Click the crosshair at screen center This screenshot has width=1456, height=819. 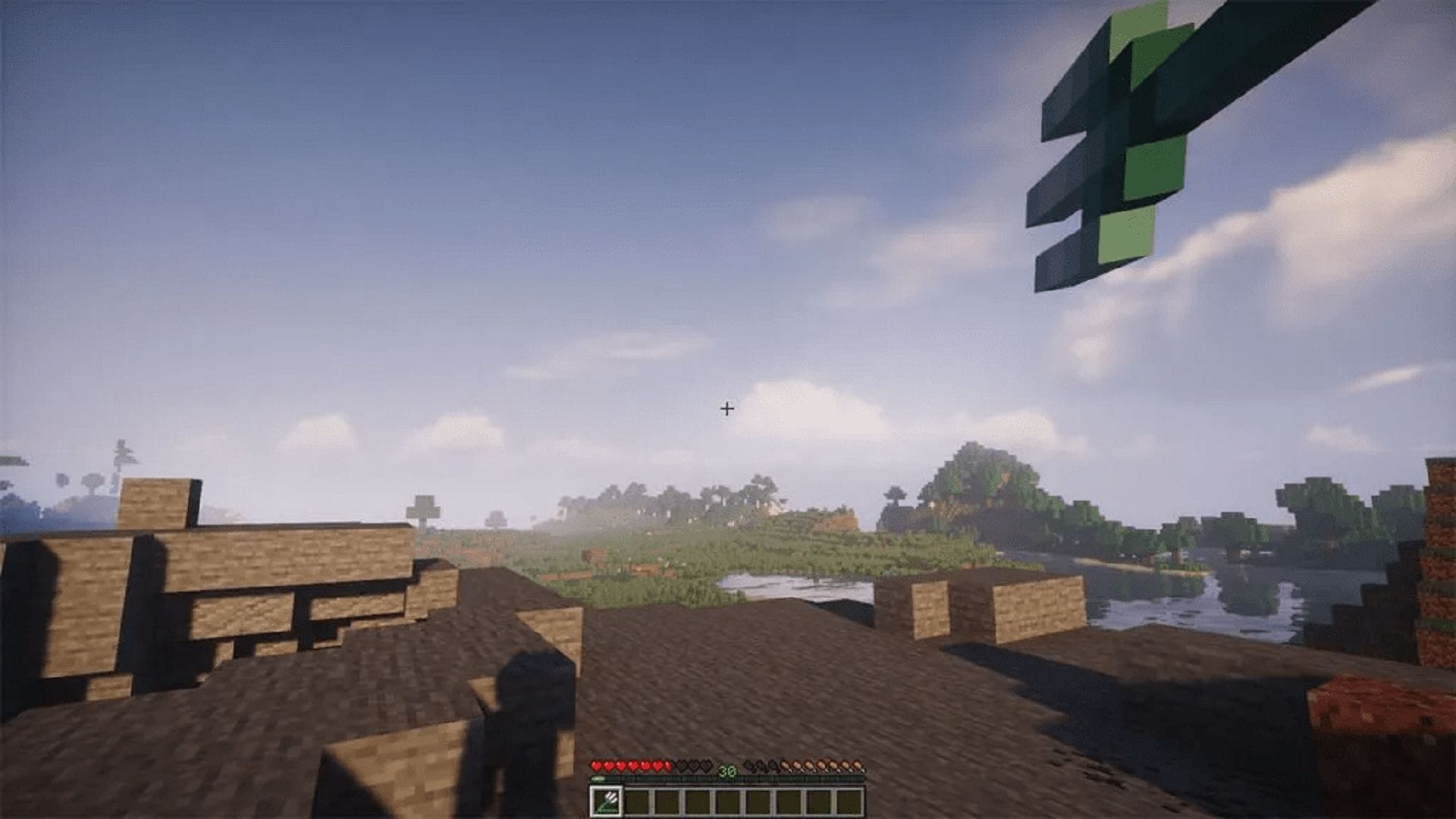tap(728, 409)
